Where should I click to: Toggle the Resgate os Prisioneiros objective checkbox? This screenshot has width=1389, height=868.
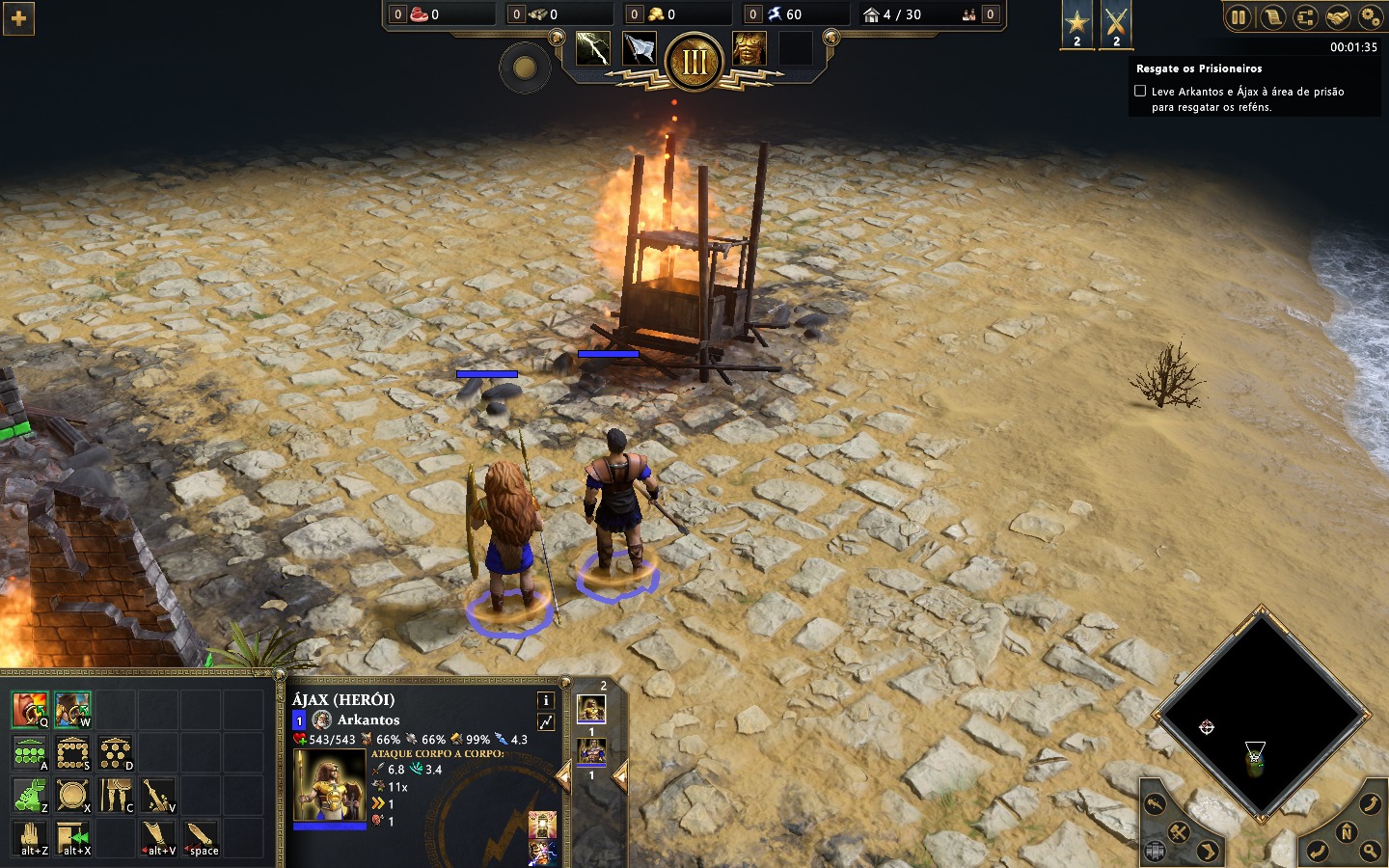(1140, 91)
